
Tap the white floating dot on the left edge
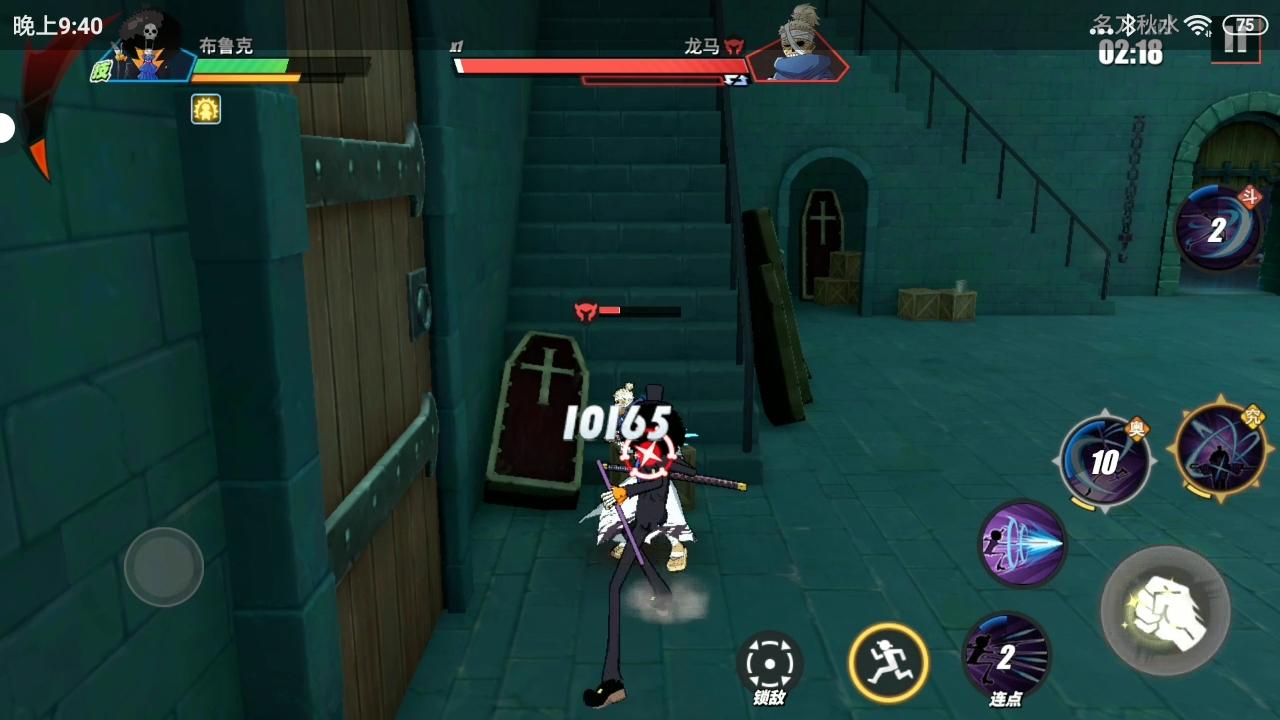point(5,126)
